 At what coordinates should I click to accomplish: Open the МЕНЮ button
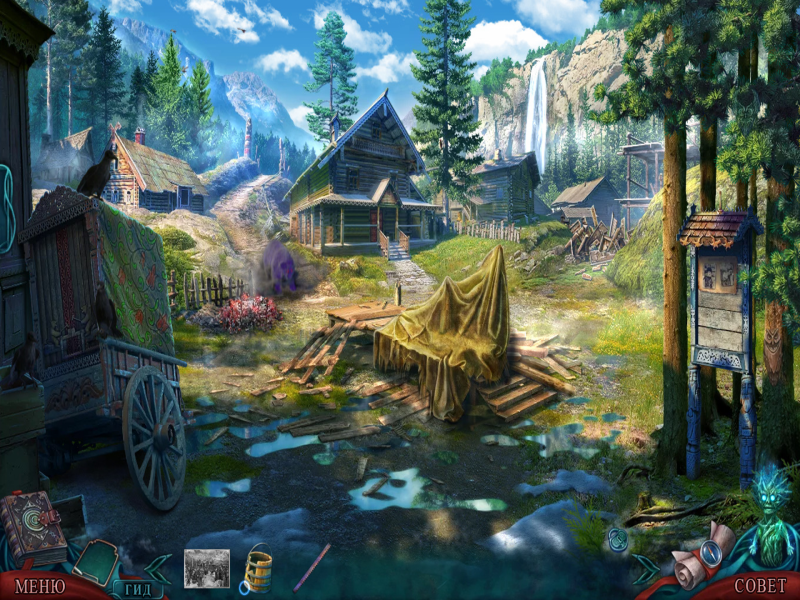(x=40, y=585)
